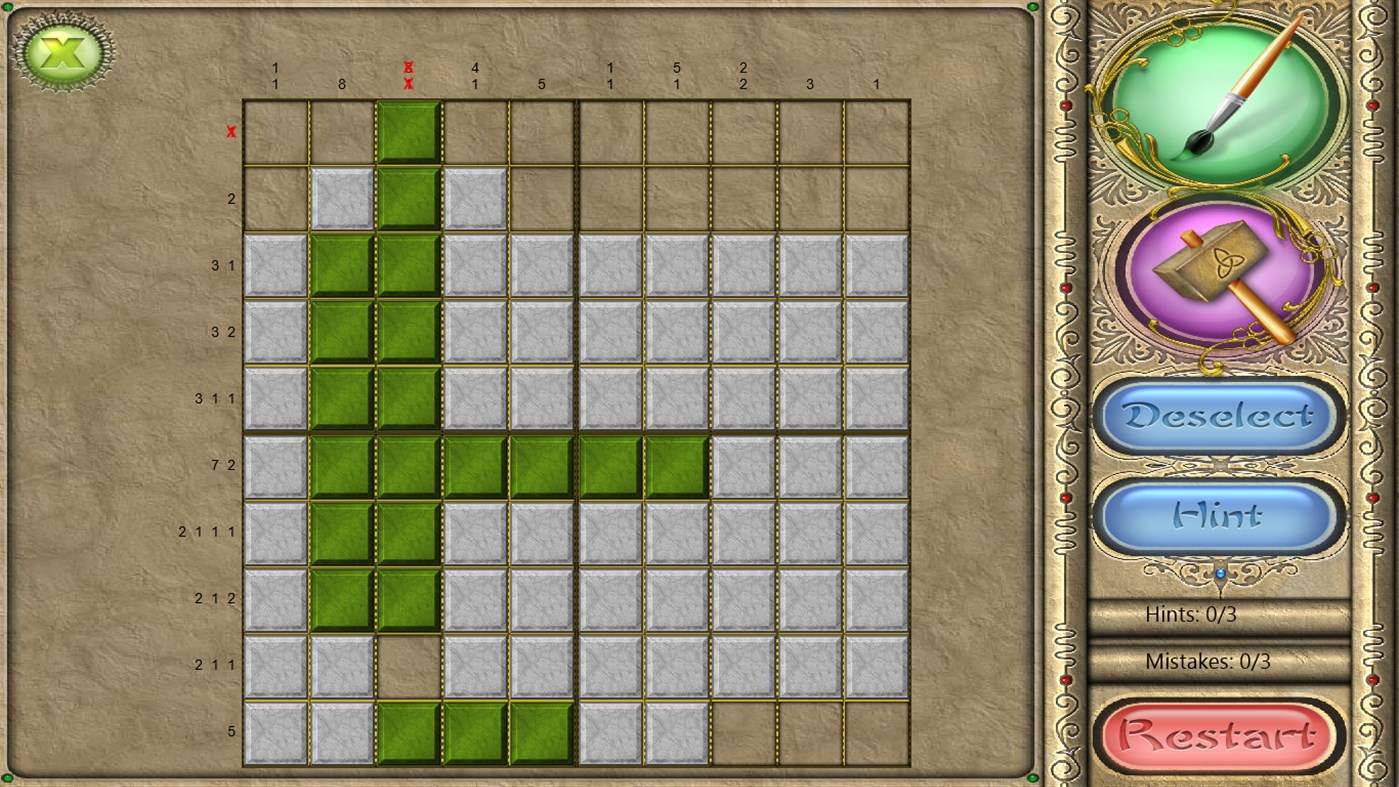Toggle the filled cell in the top row
This screenshot has height=787, width=1399.
point(408,131)
